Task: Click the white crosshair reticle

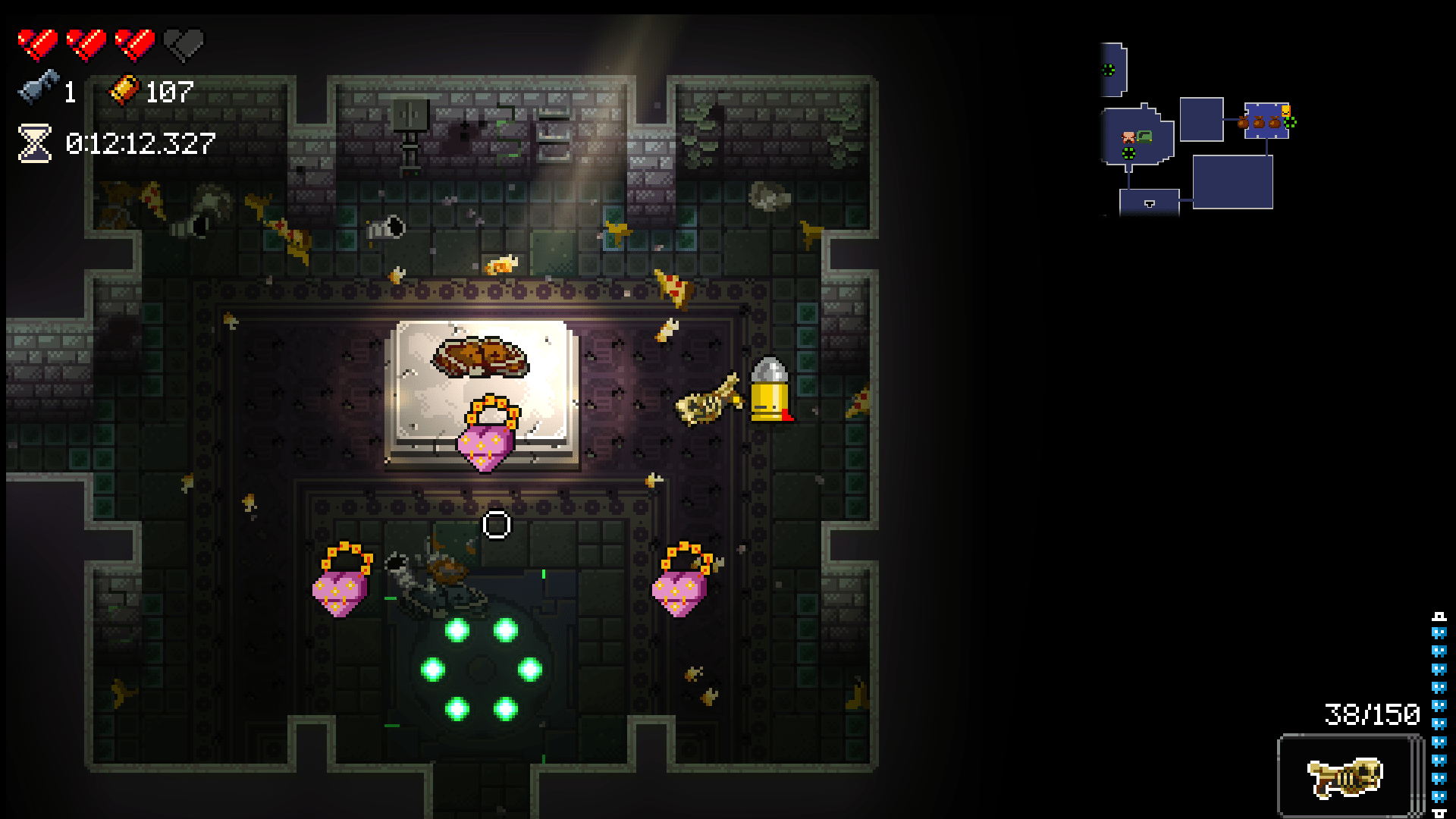Action: point(498,523)
